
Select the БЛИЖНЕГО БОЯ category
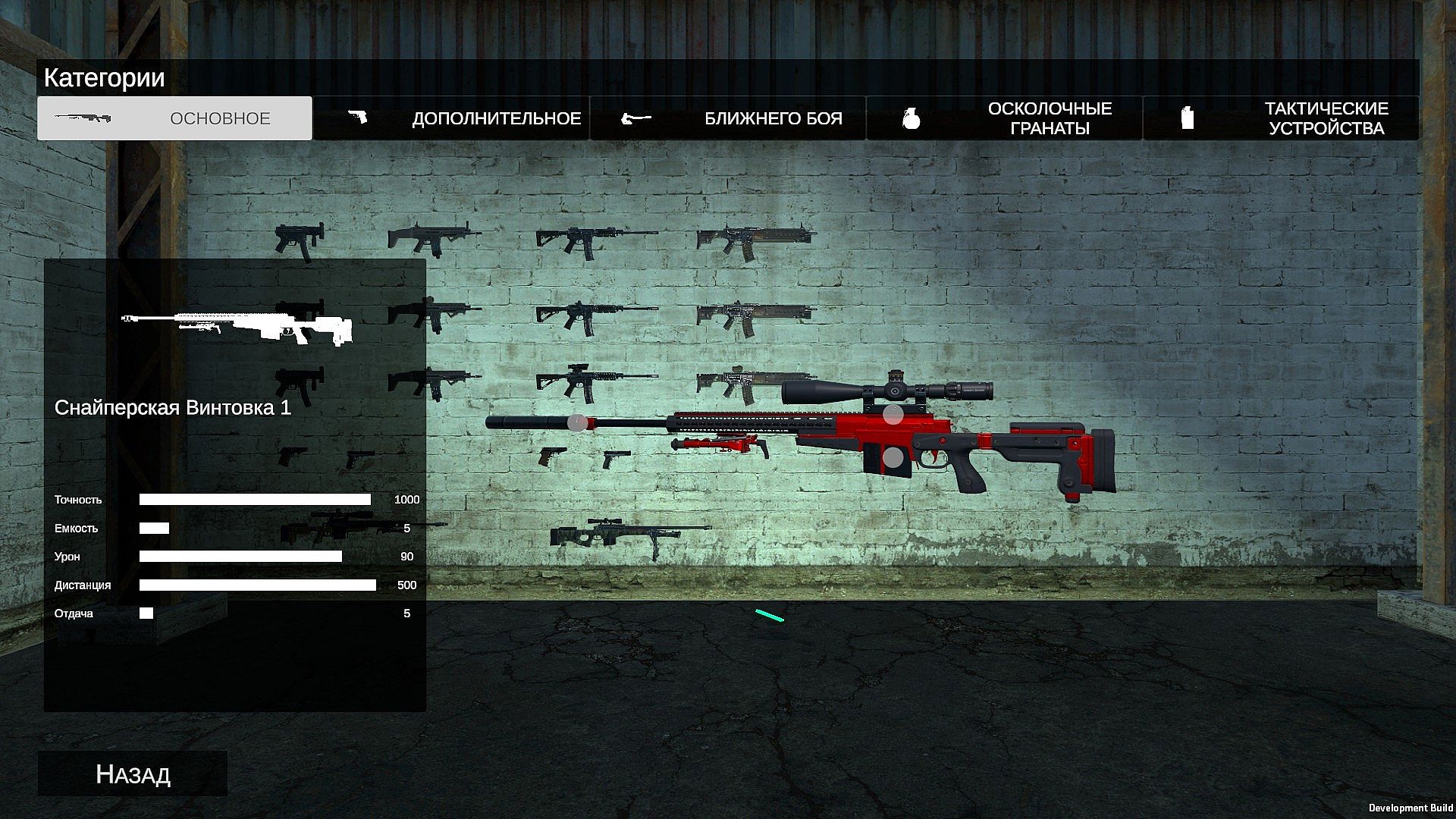(728, 118)
